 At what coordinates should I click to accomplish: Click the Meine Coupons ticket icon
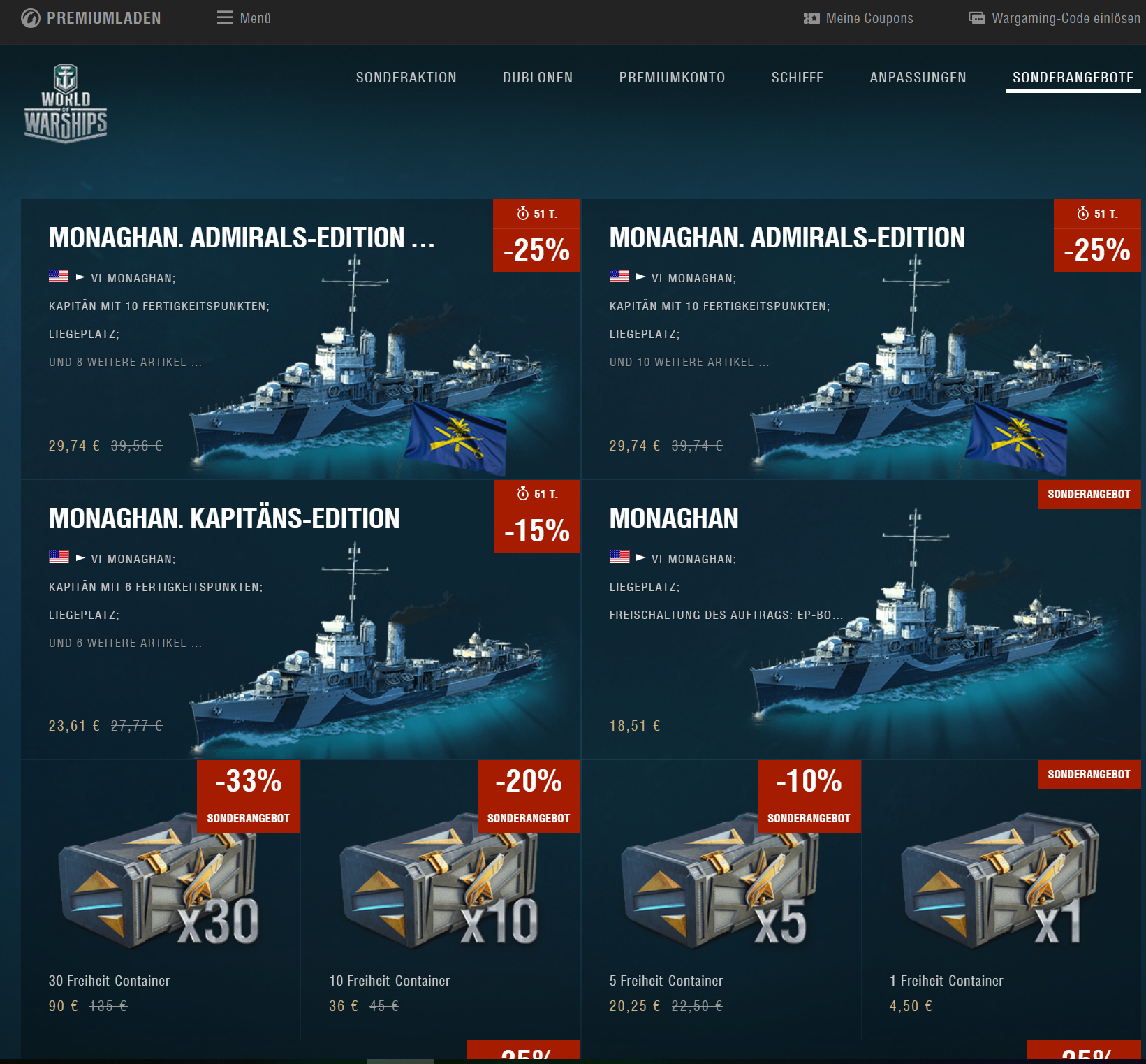(x=810, y=18)
